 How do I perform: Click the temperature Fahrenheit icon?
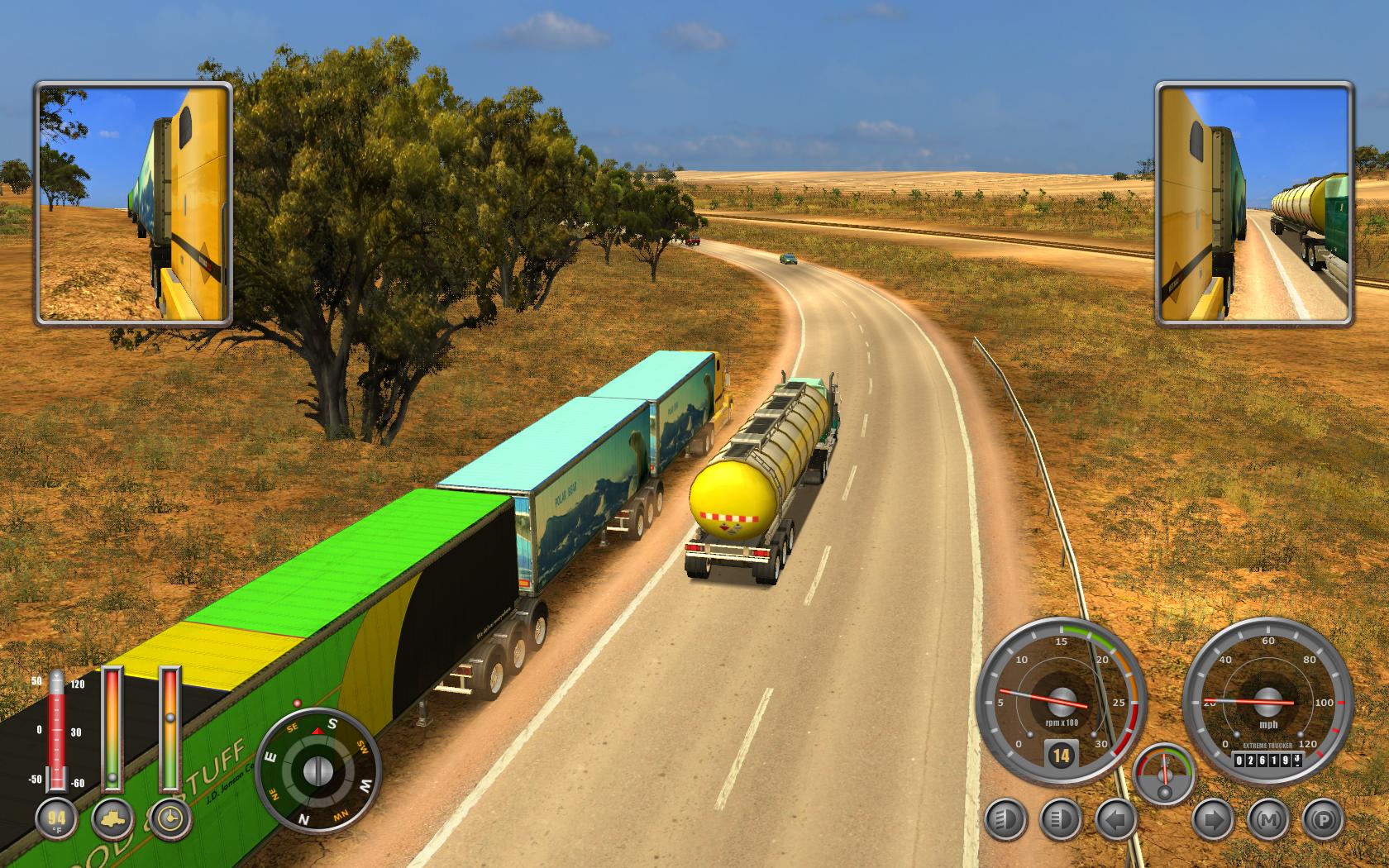click(x=56, y=819)
